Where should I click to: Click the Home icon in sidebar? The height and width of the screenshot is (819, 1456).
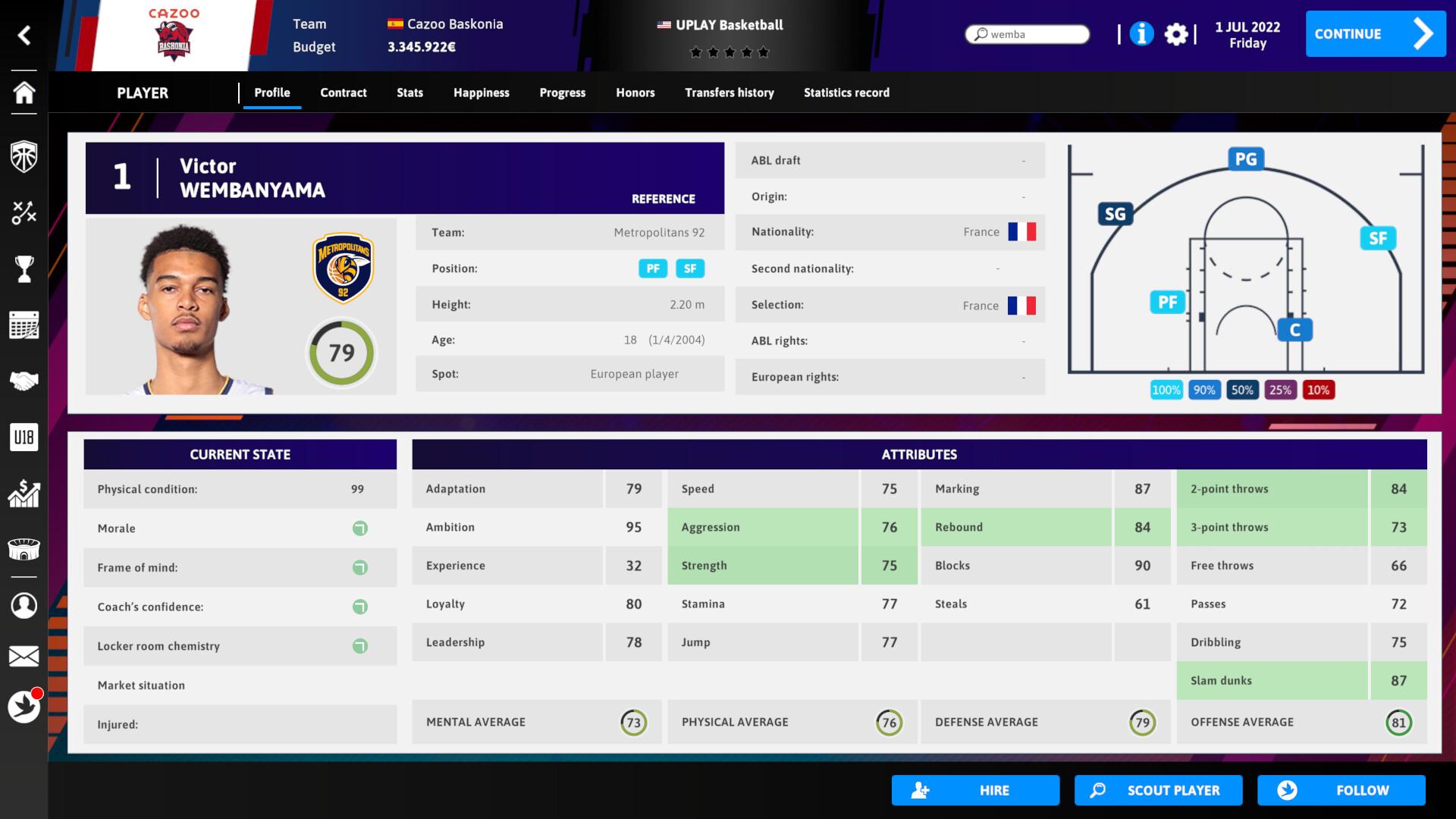[25, 94]
